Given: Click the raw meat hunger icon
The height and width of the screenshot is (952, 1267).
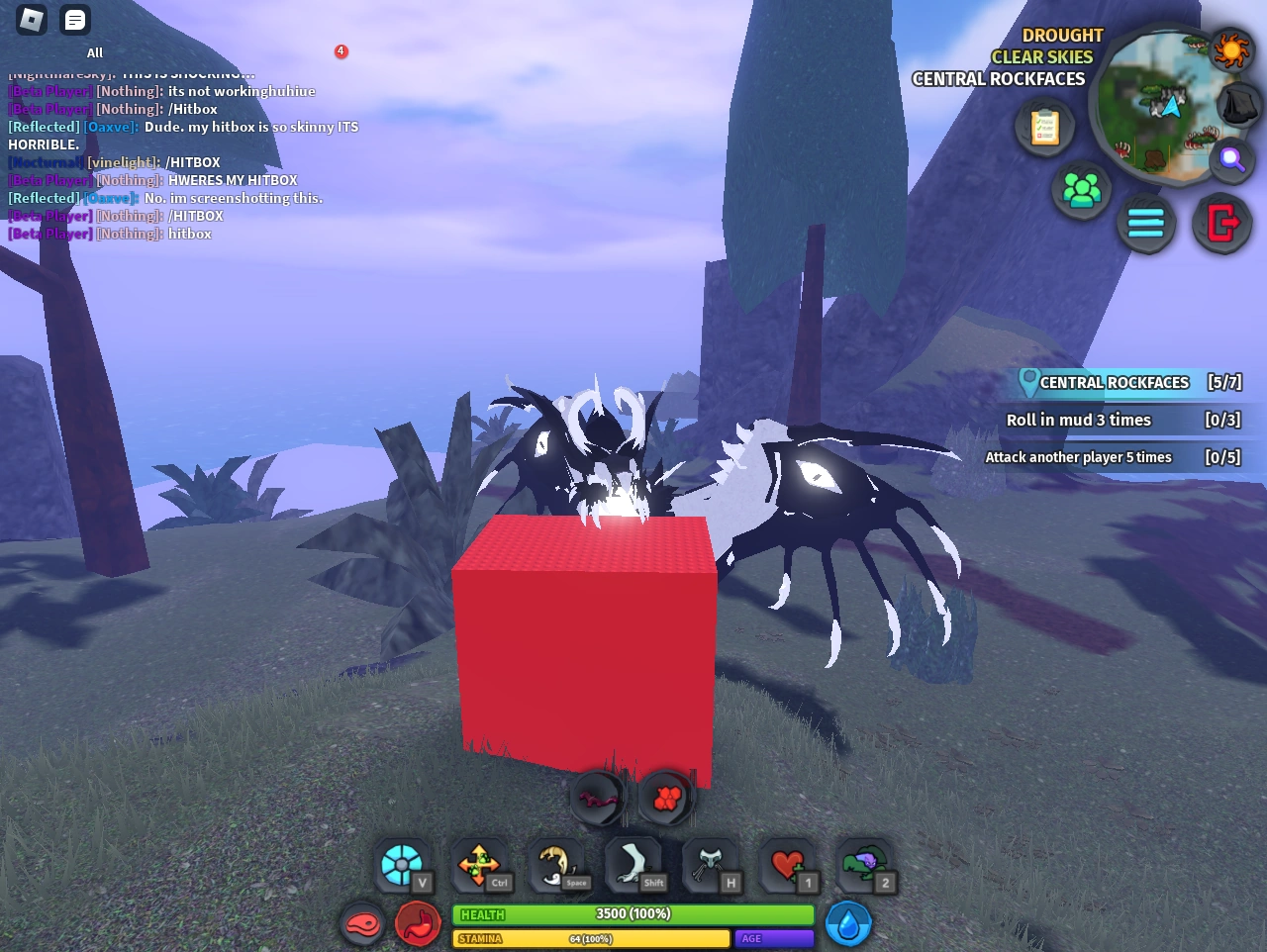Looking at the screenshot, I should pos(362,922).
